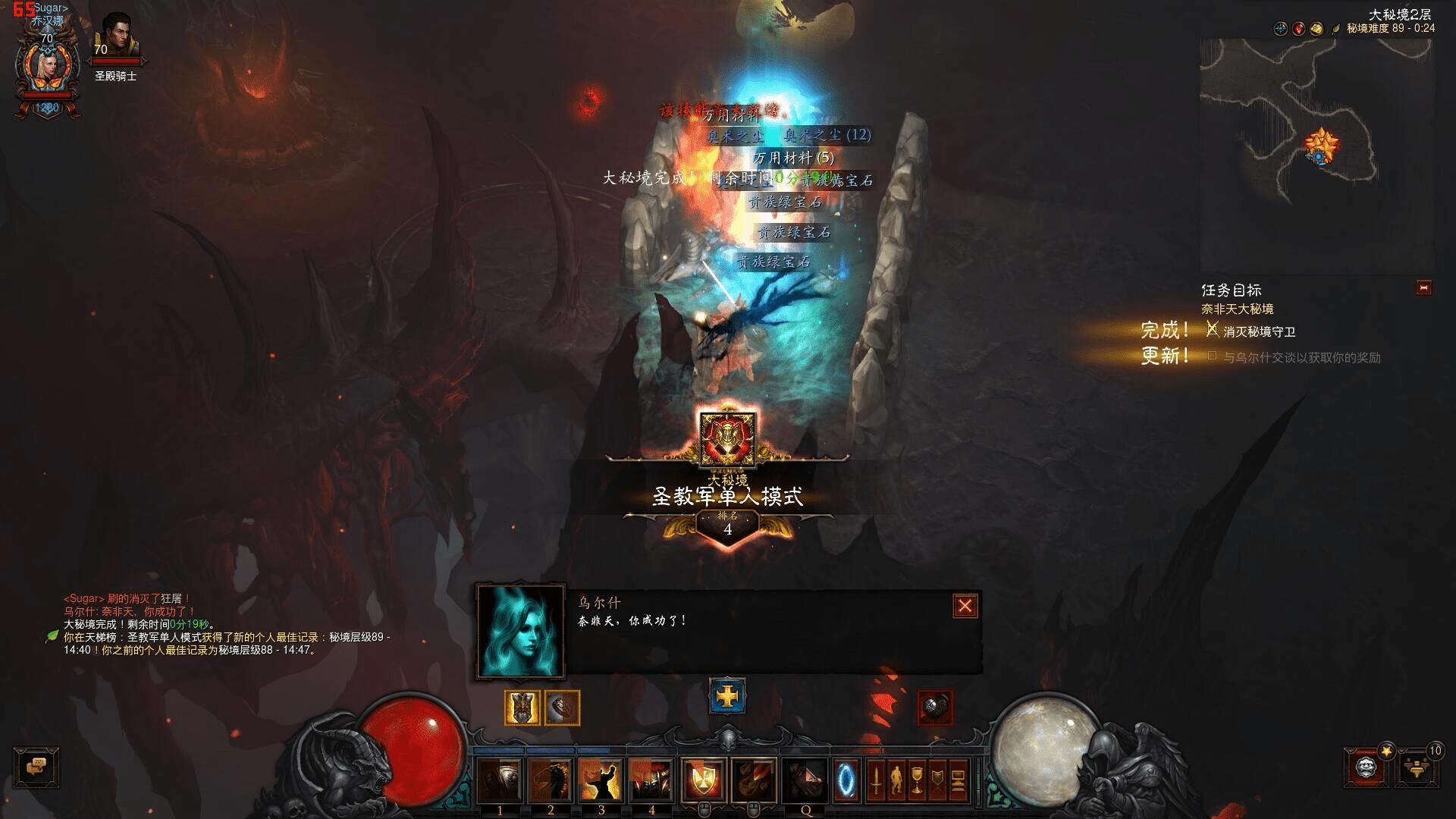Close Orek's dialogue box

(x=965, y=606)
